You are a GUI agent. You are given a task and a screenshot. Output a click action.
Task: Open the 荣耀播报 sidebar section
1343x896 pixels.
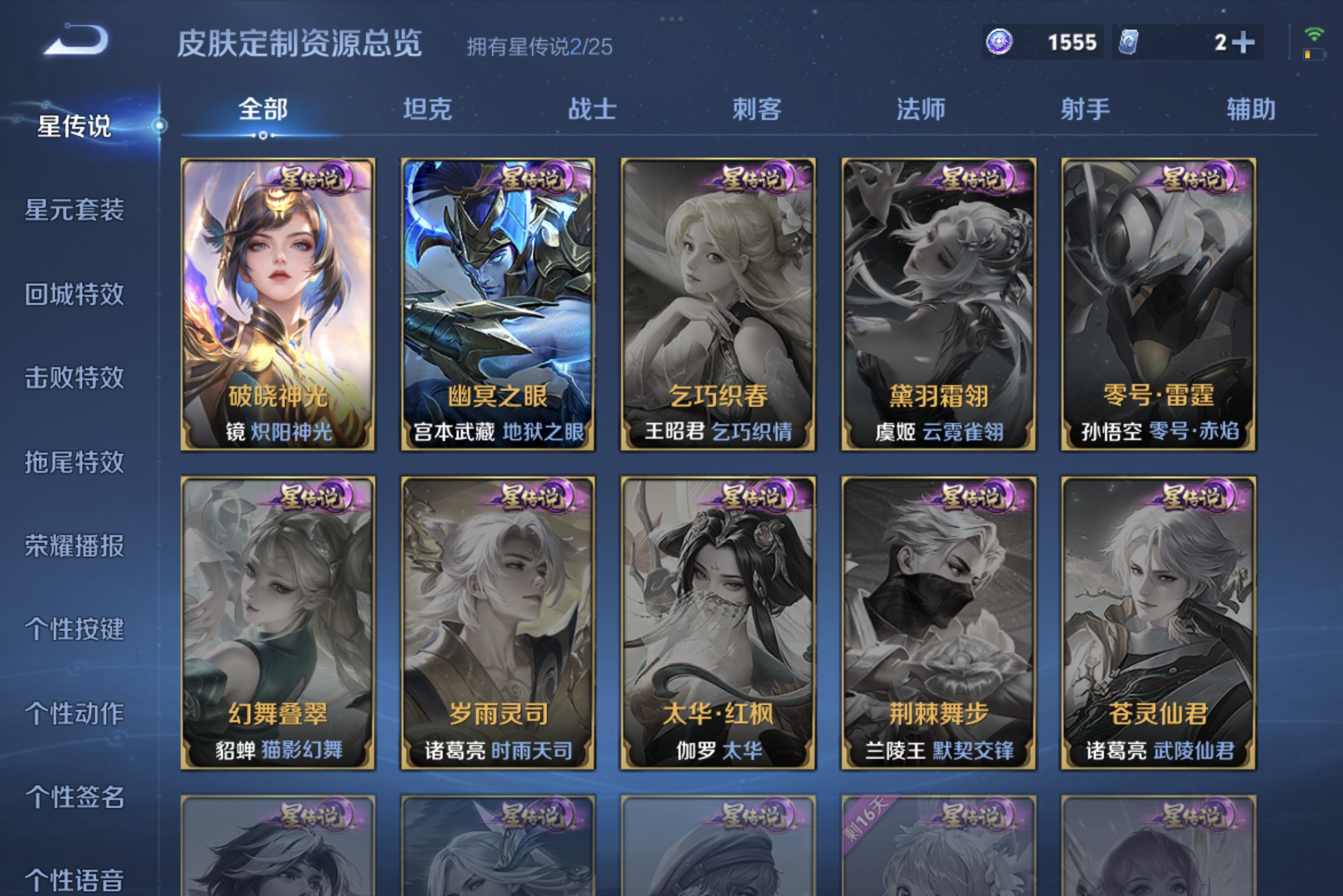click(75, 547)
